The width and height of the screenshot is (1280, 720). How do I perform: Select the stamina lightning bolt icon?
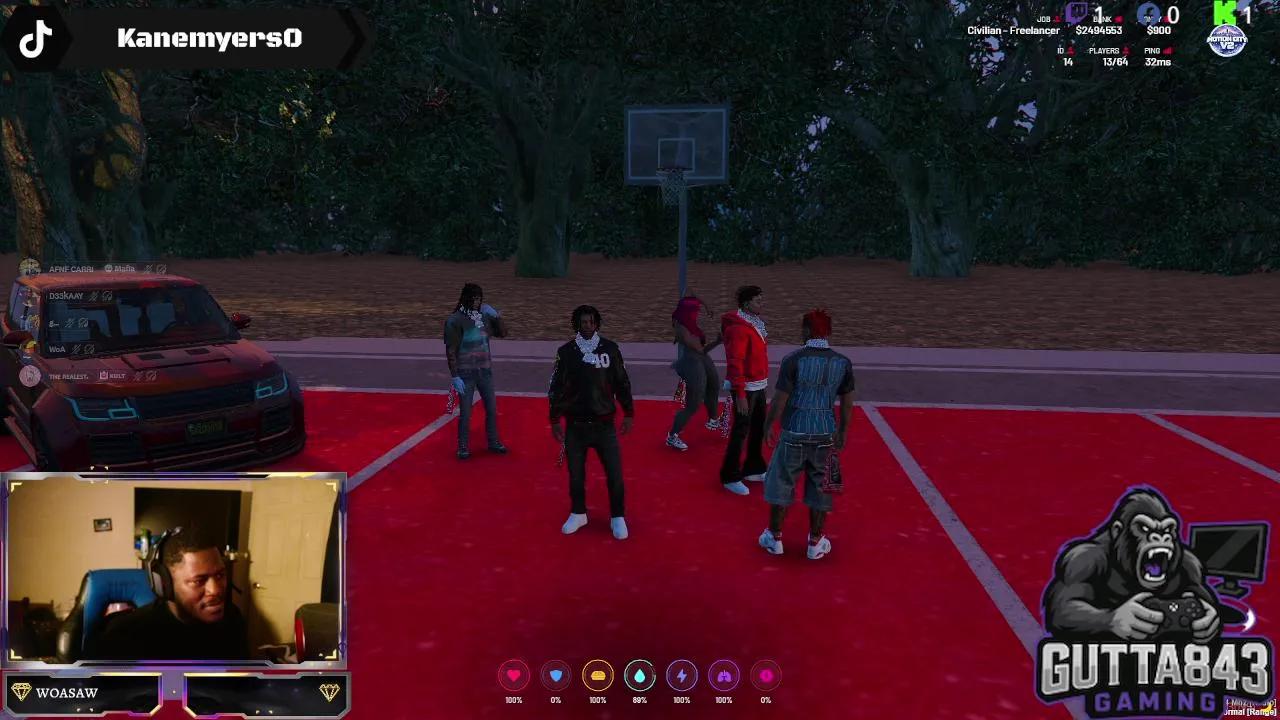click(682, 676)
